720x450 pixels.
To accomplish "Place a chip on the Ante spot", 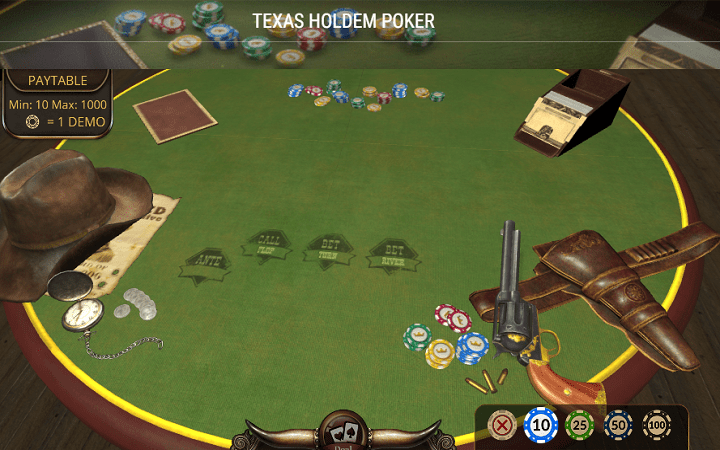I will point(206,264).
